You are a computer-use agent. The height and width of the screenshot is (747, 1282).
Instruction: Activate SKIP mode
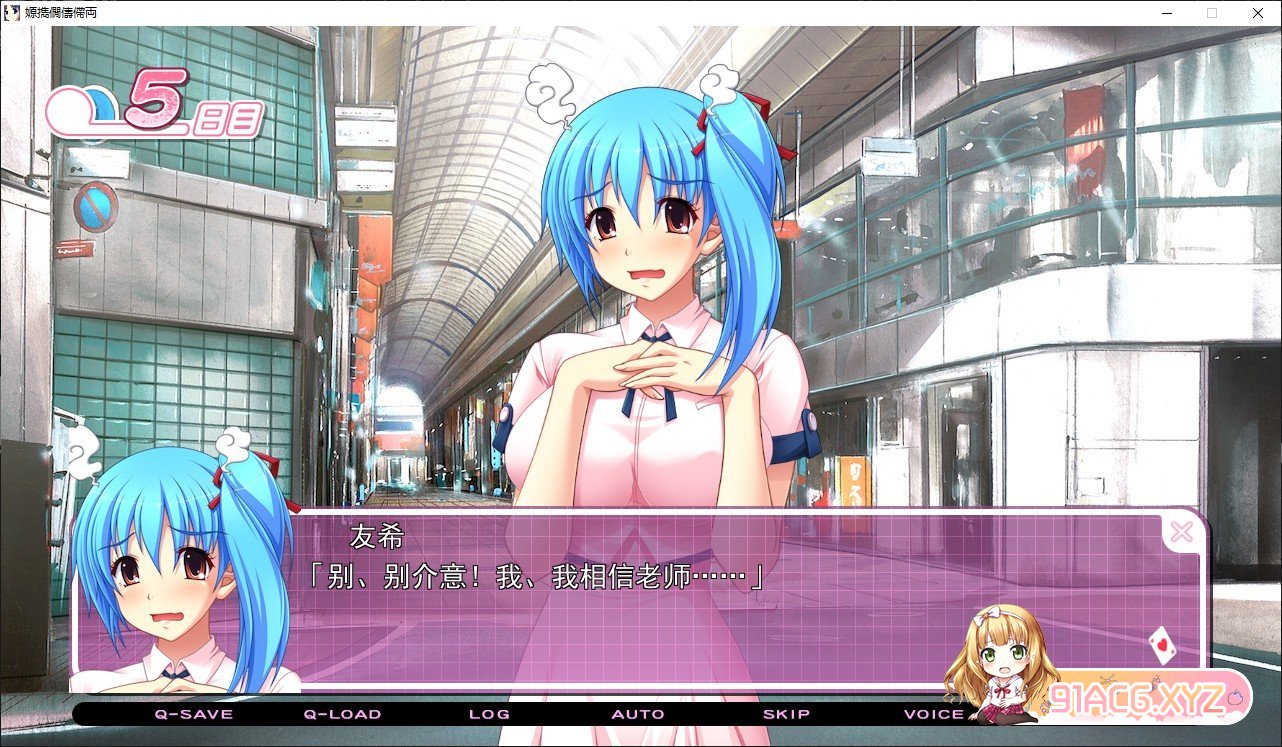[786, 714]
